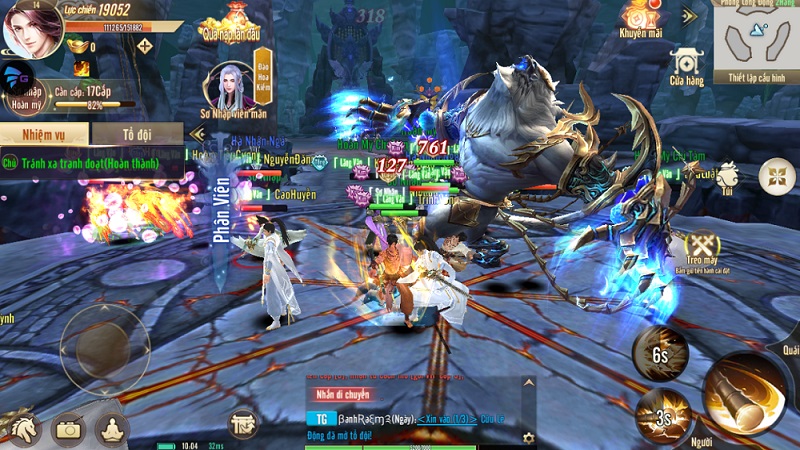Open the camera screenshot icon
Screen dimensions: 800x450
[68, 428]
